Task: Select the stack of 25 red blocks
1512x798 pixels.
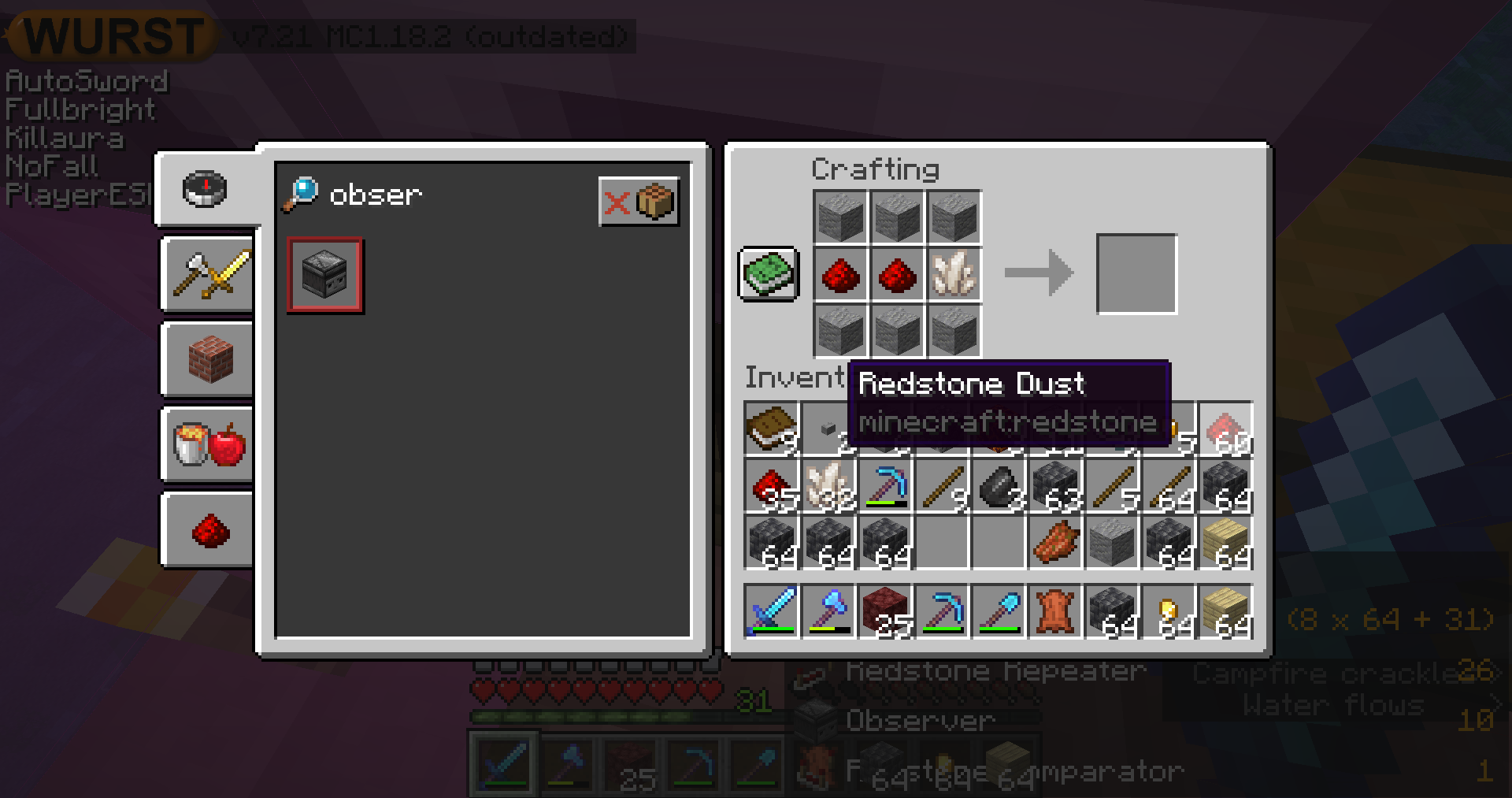Action: (x=885, y=611)
